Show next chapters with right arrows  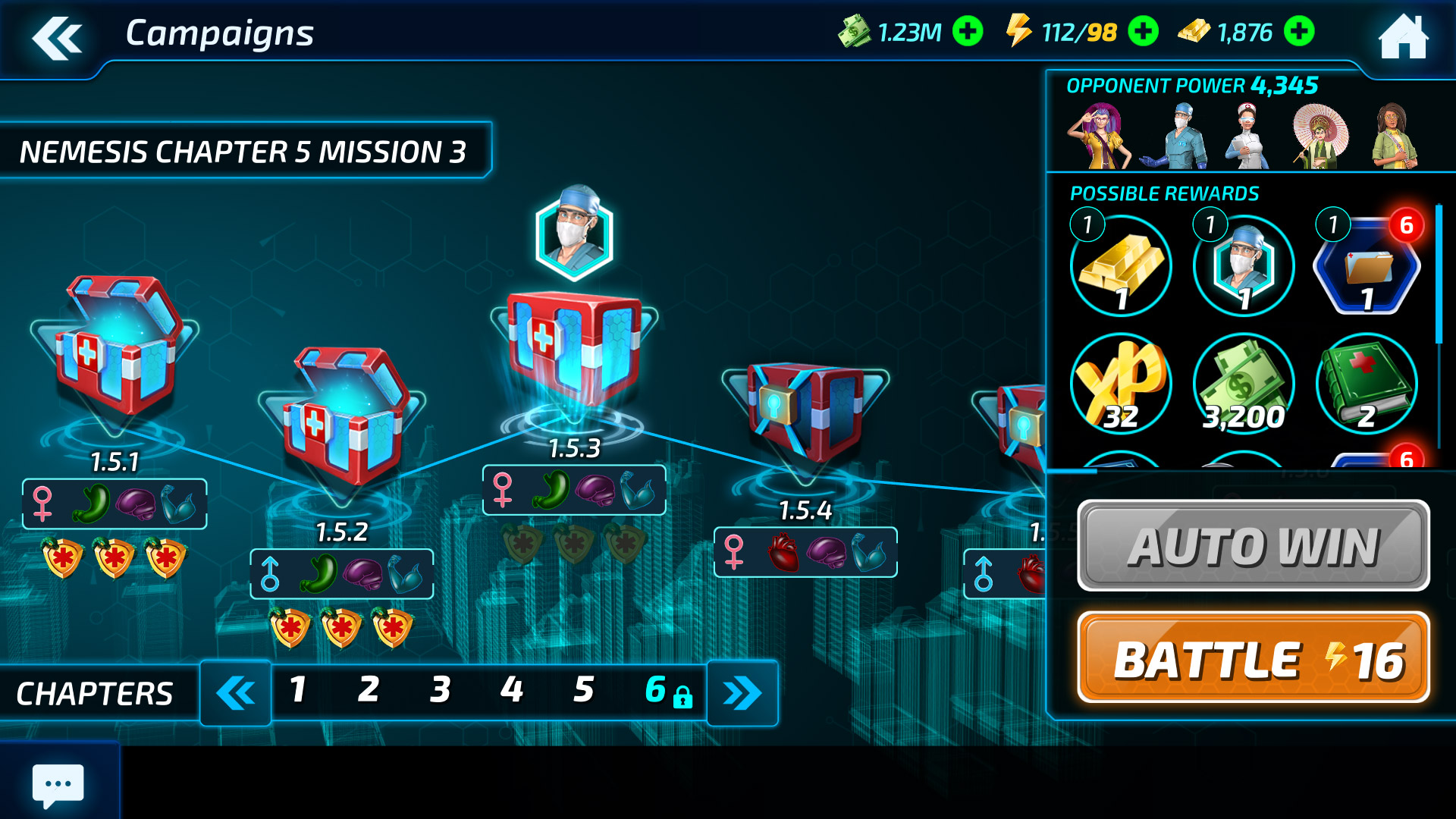click(742, 693)
